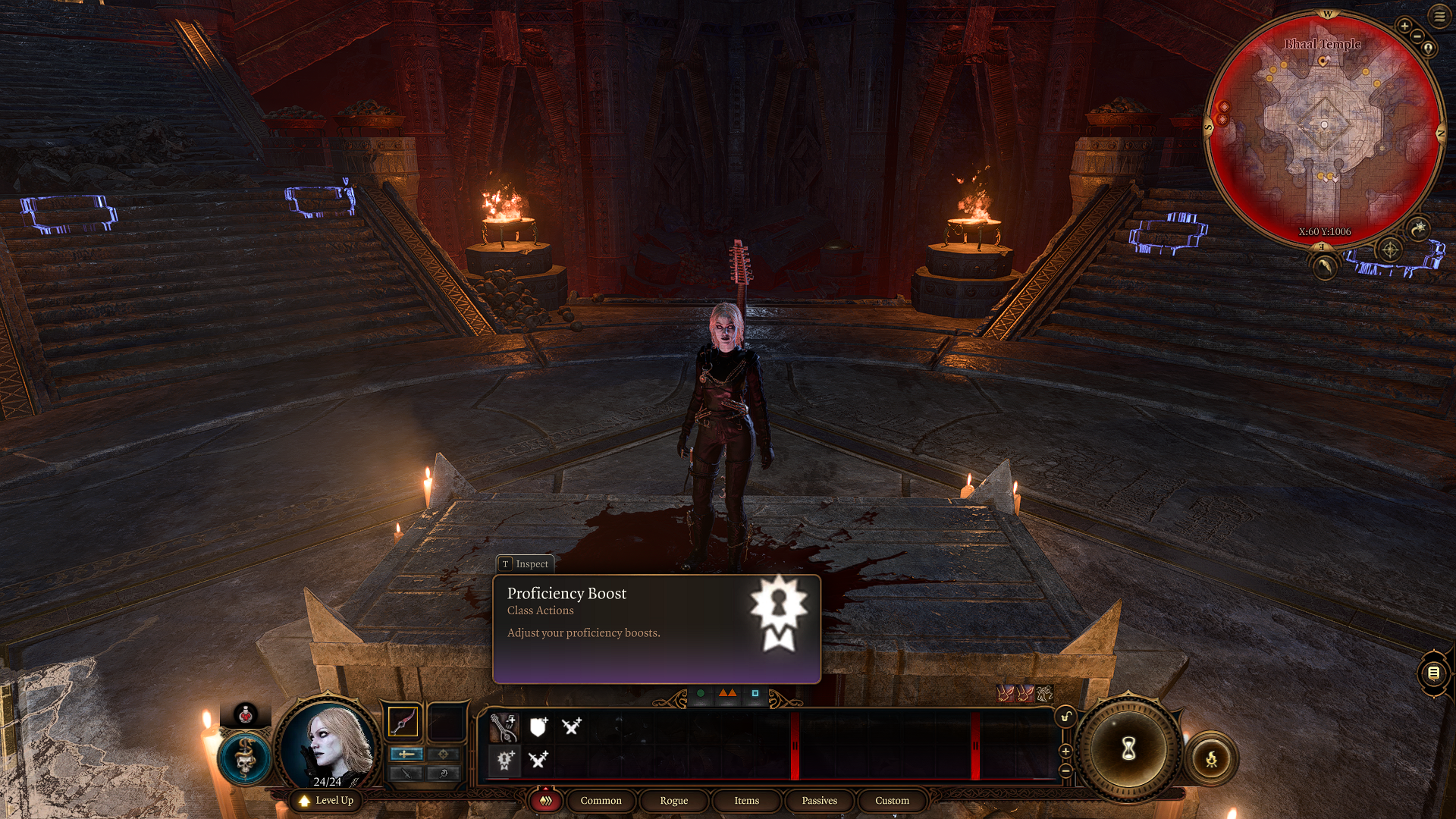This screenshot has width=1456, height=819.
Task: Show the Items hotbar tab
Action: [746, 800]
